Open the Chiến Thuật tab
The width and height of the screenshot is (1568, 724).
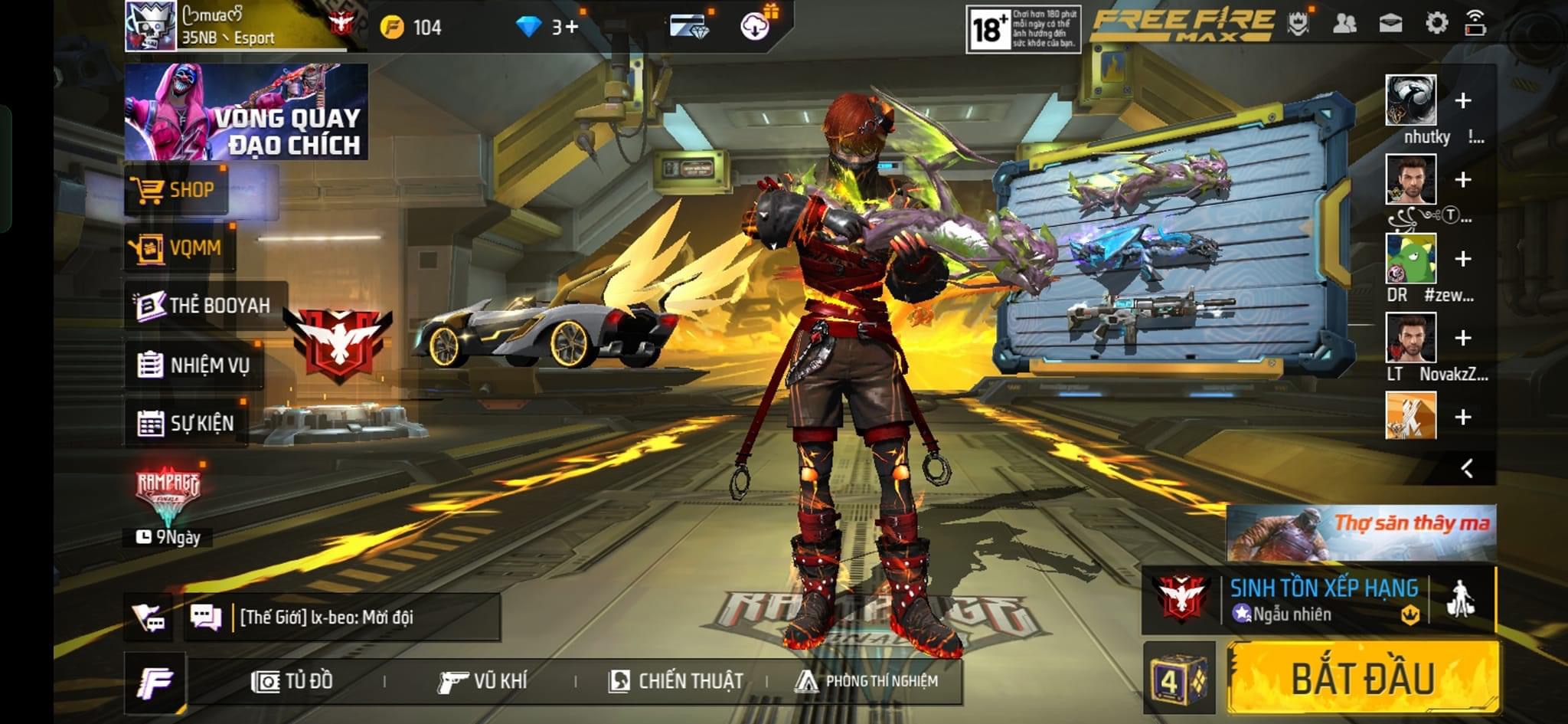(675, 681)
